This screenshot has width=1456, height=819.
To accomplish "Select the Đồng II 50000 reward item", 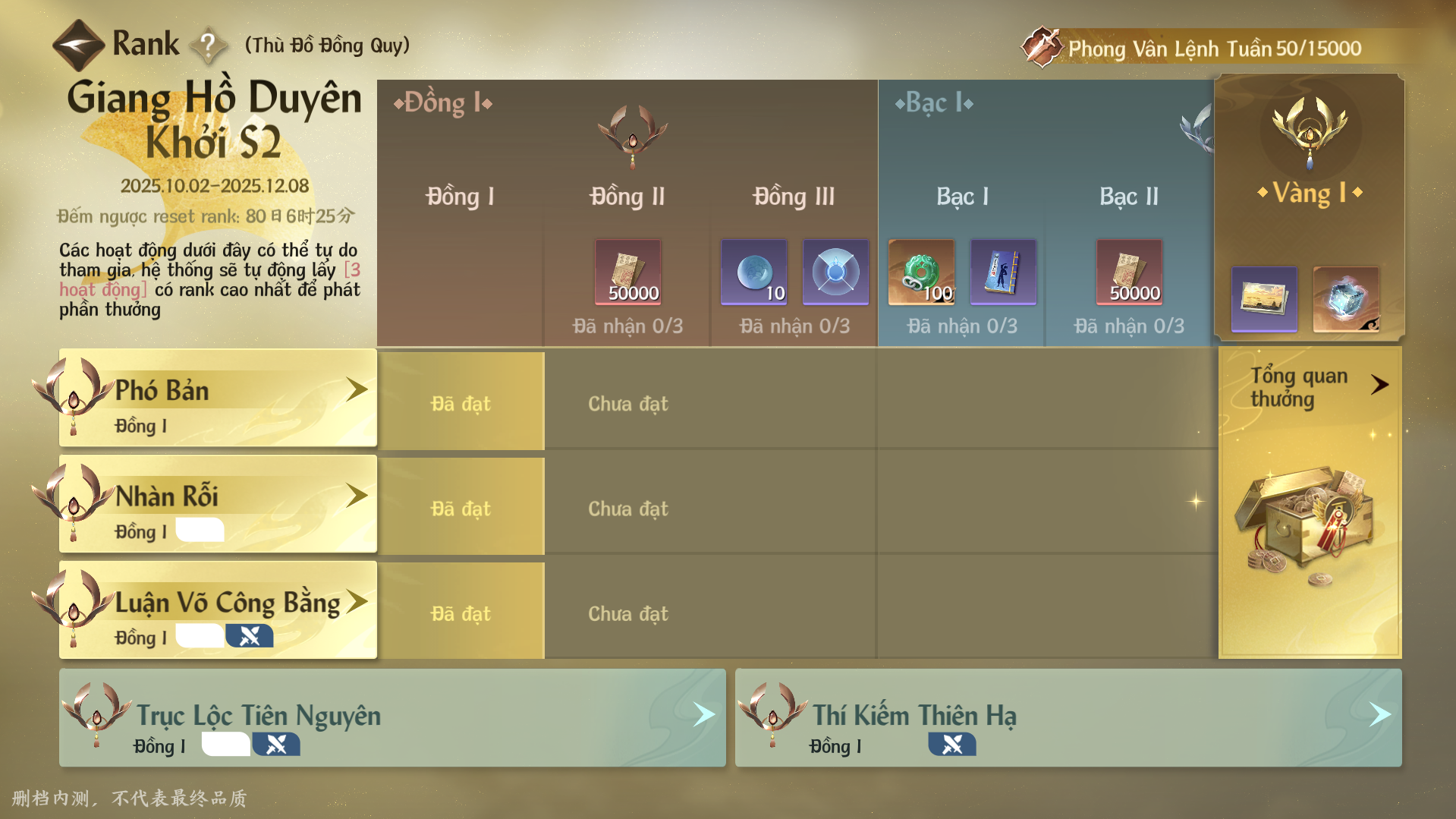I will pos(627,272).
